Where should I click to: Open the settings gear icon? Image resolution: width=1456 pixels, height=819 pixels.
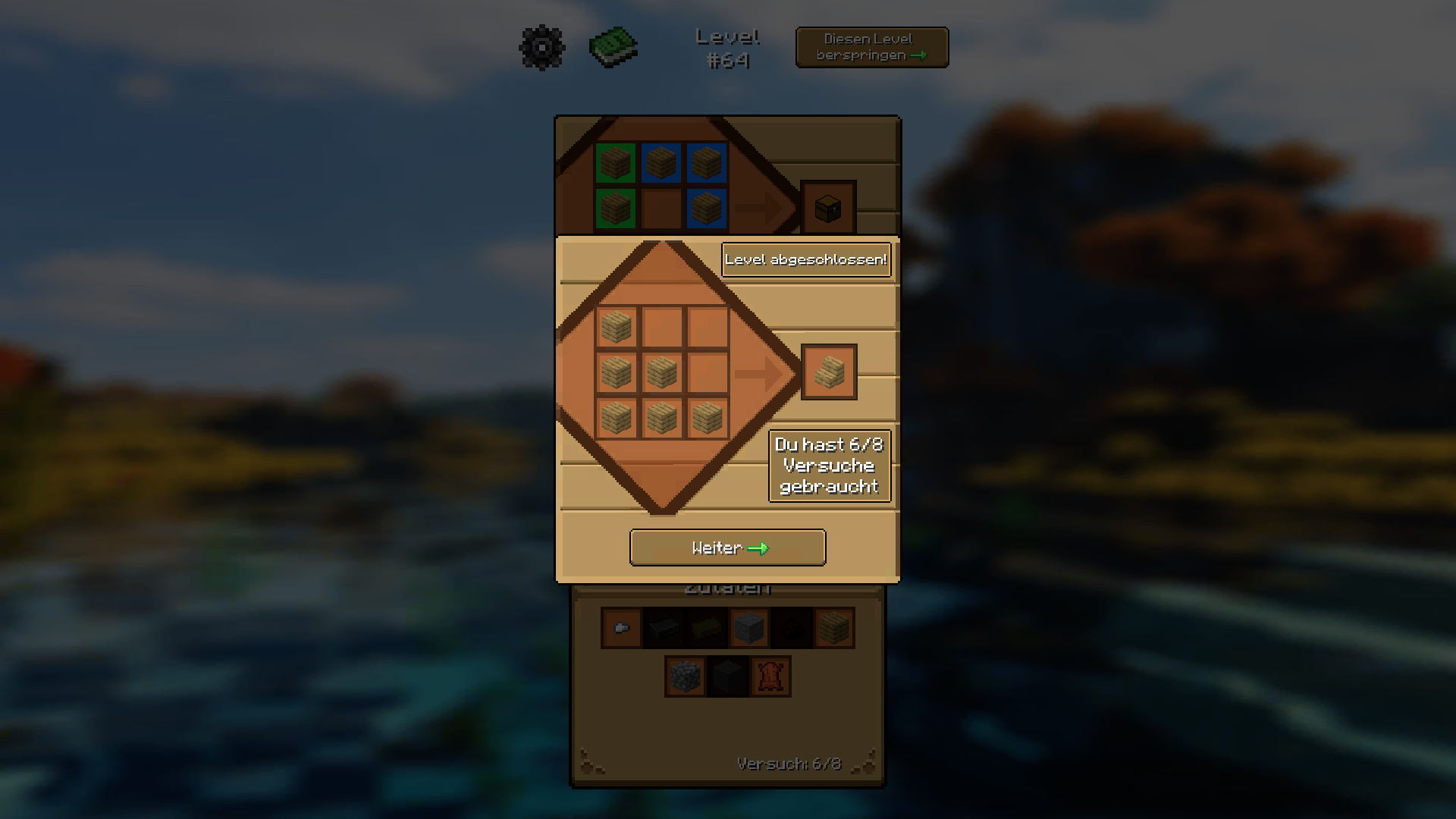pyautogui.click(x=541, y=47)
